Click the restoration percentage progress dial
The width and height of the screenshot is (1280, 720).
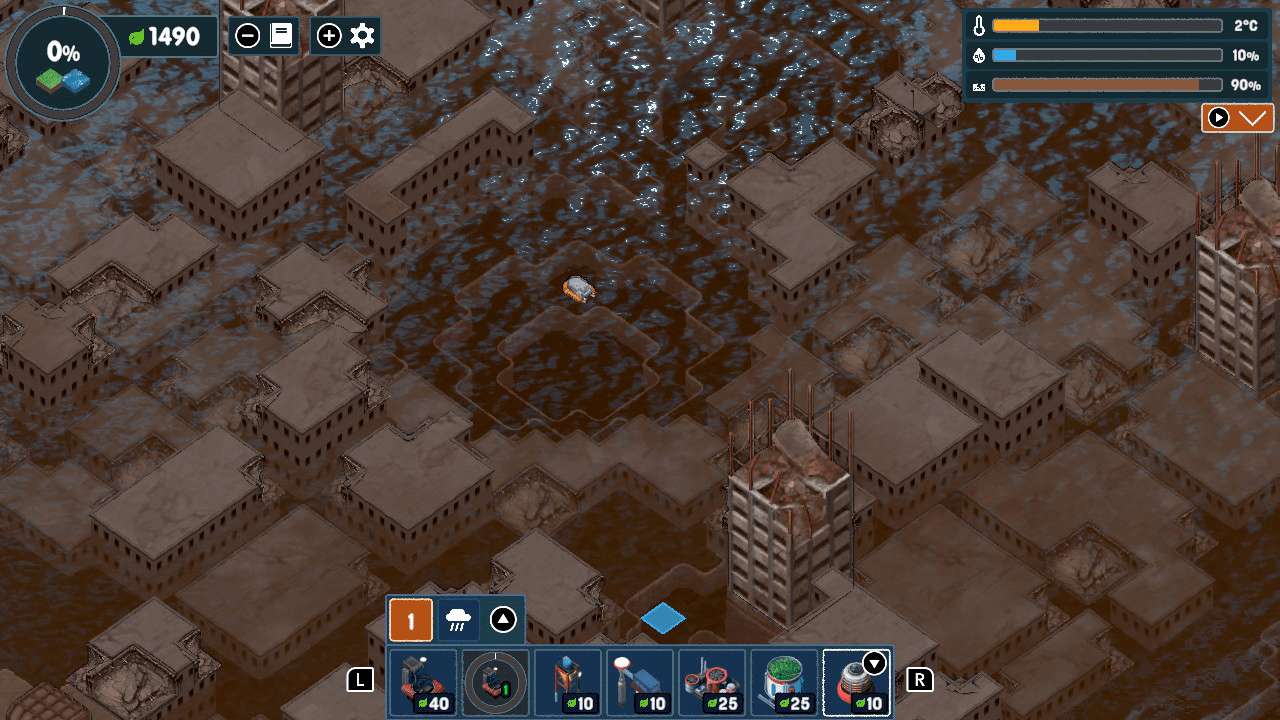[x=63, y=63]
